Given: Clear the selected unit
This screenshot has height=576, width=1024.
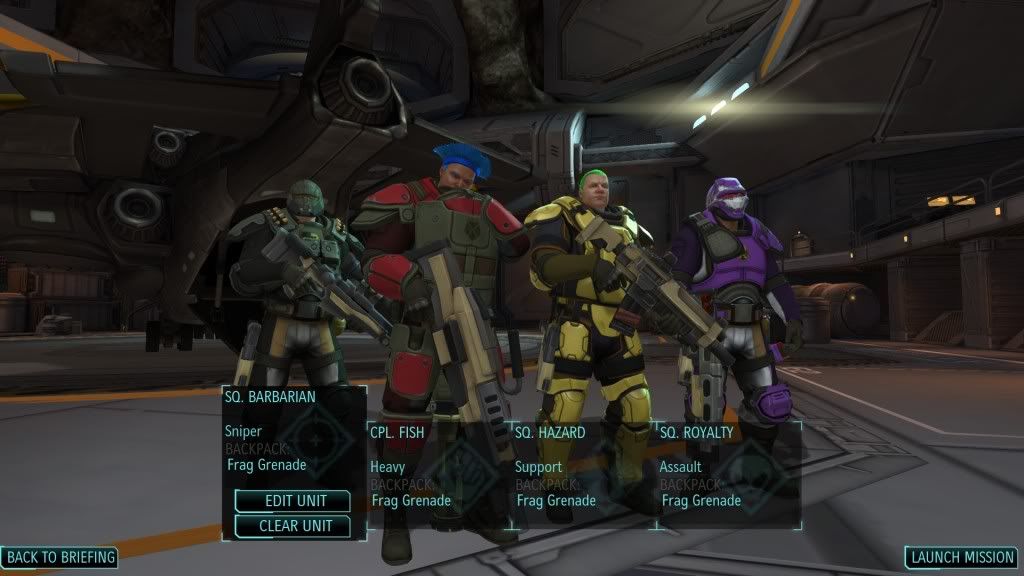Looking at the screenshot, I should [293, 526].
